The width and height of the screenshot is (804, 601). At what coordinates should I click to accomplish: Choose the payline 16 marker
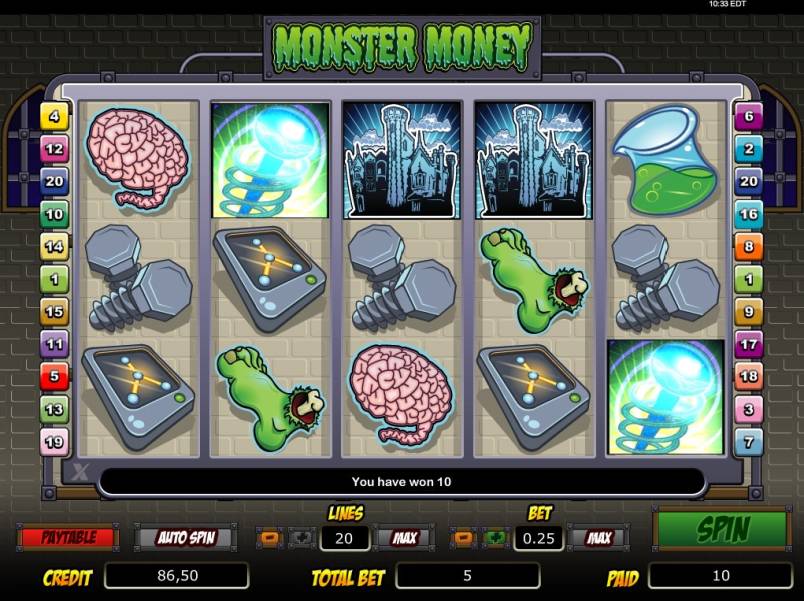(748, 214)
